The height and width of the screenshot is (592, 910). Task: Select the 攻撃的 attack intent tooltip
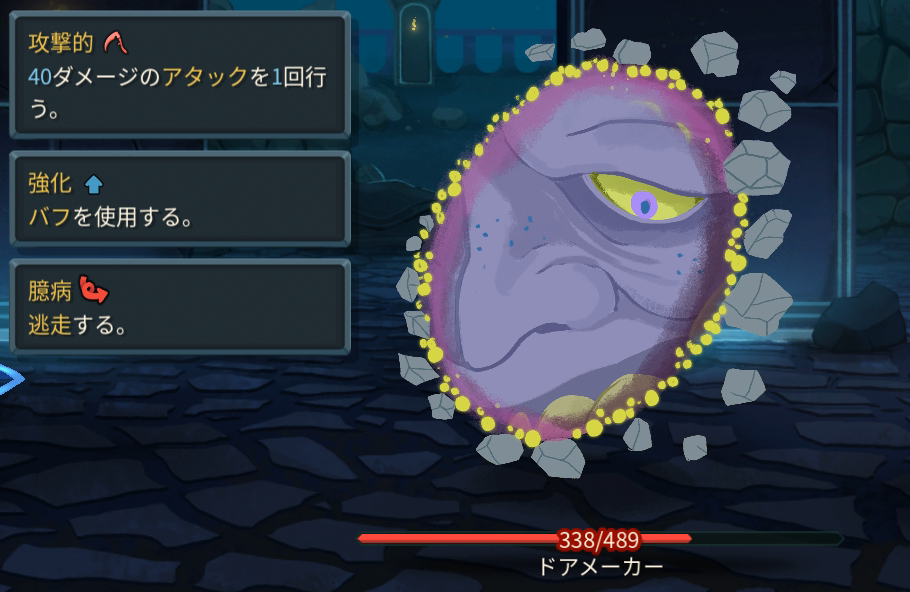[x=179, y=75]
